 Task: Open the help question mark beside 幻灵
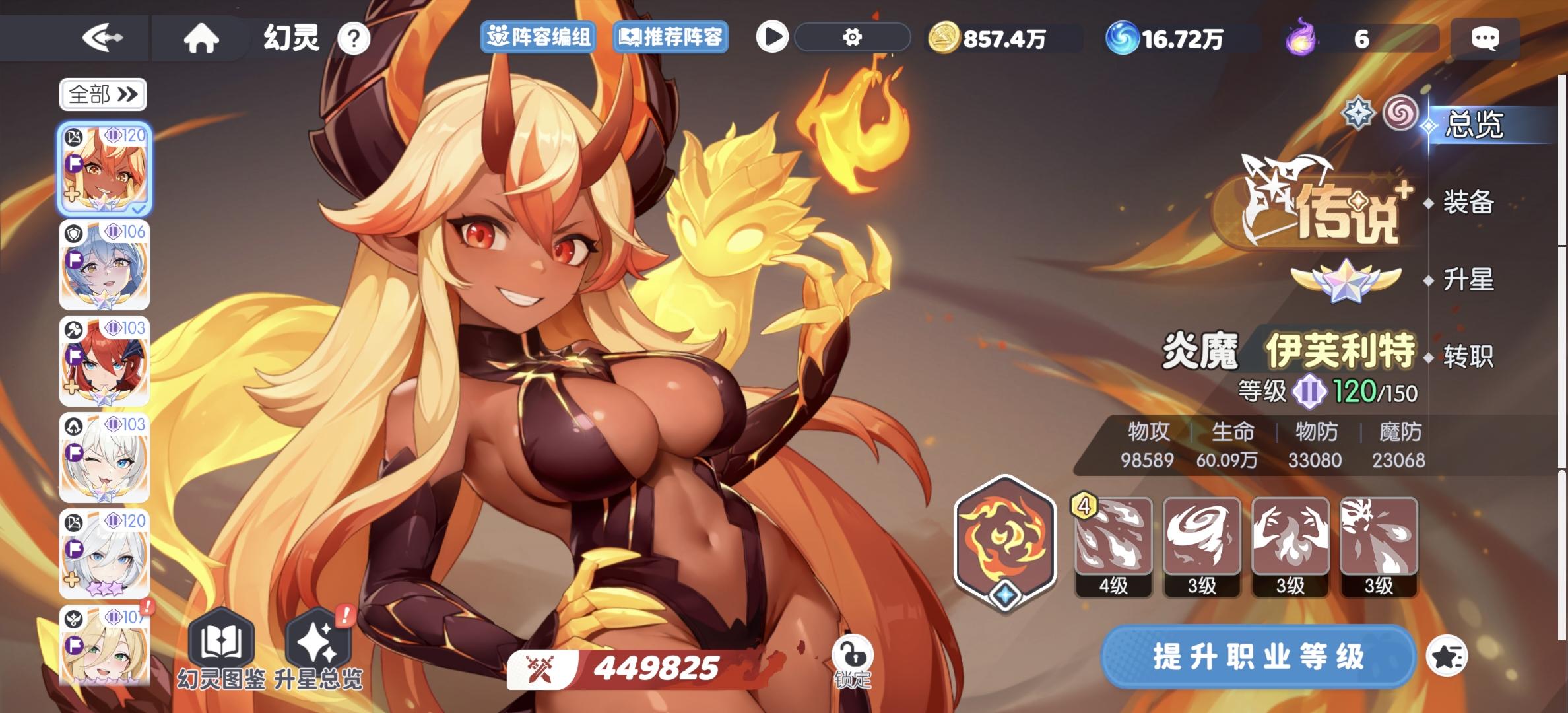click(x=354, y=38)
